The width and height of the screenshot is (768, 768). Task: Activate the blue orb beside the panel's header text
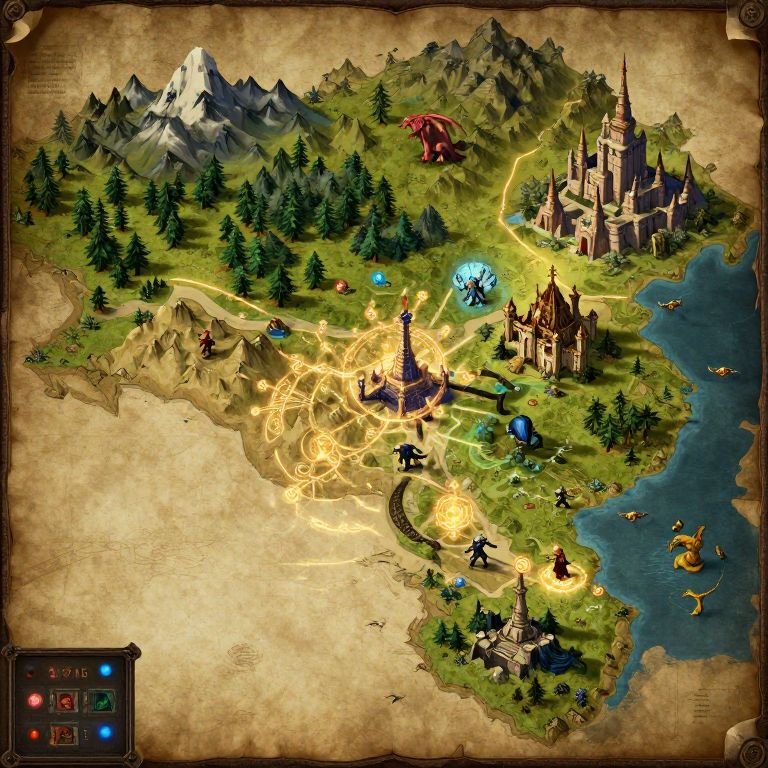105,670
